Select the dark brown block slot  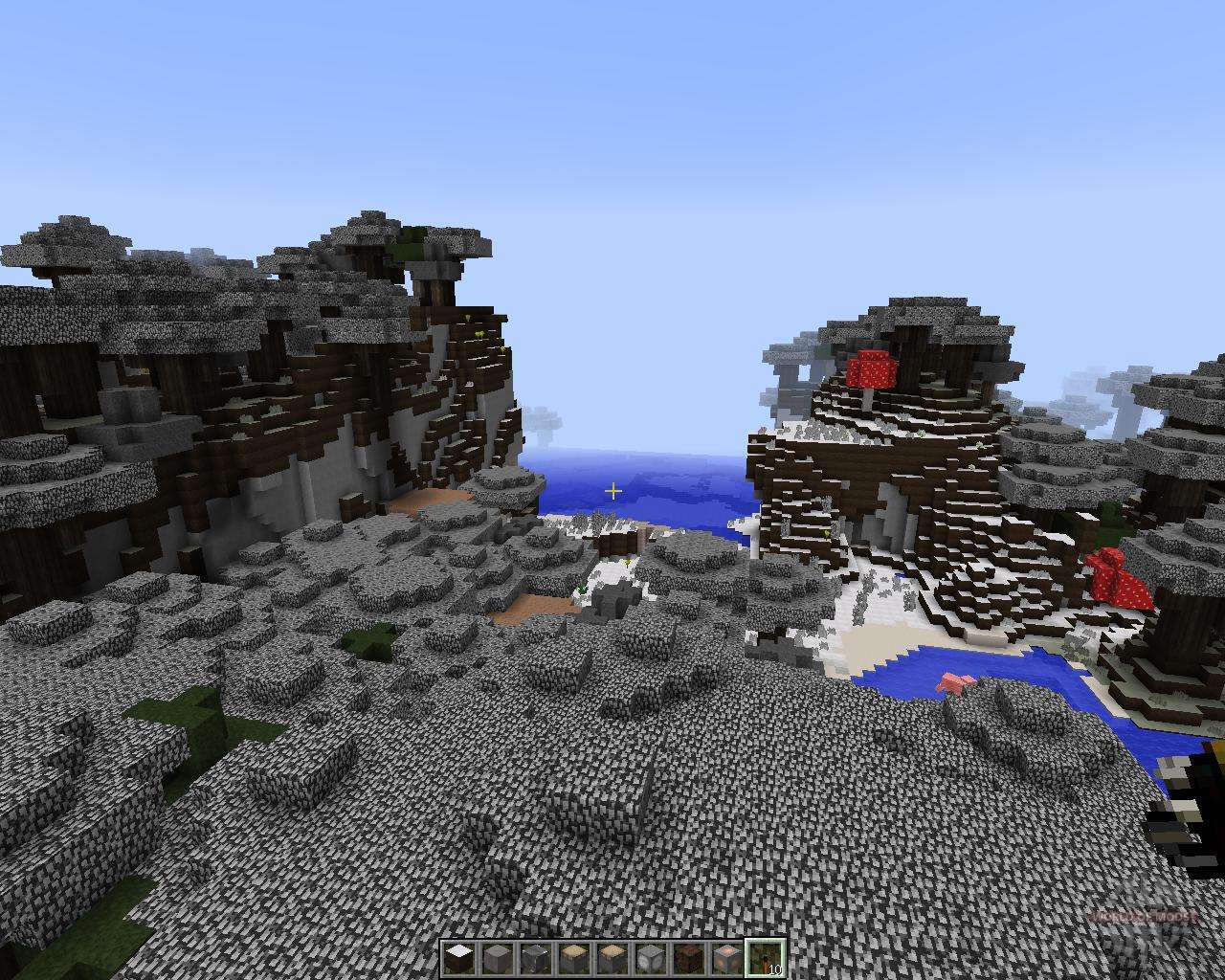689,958
